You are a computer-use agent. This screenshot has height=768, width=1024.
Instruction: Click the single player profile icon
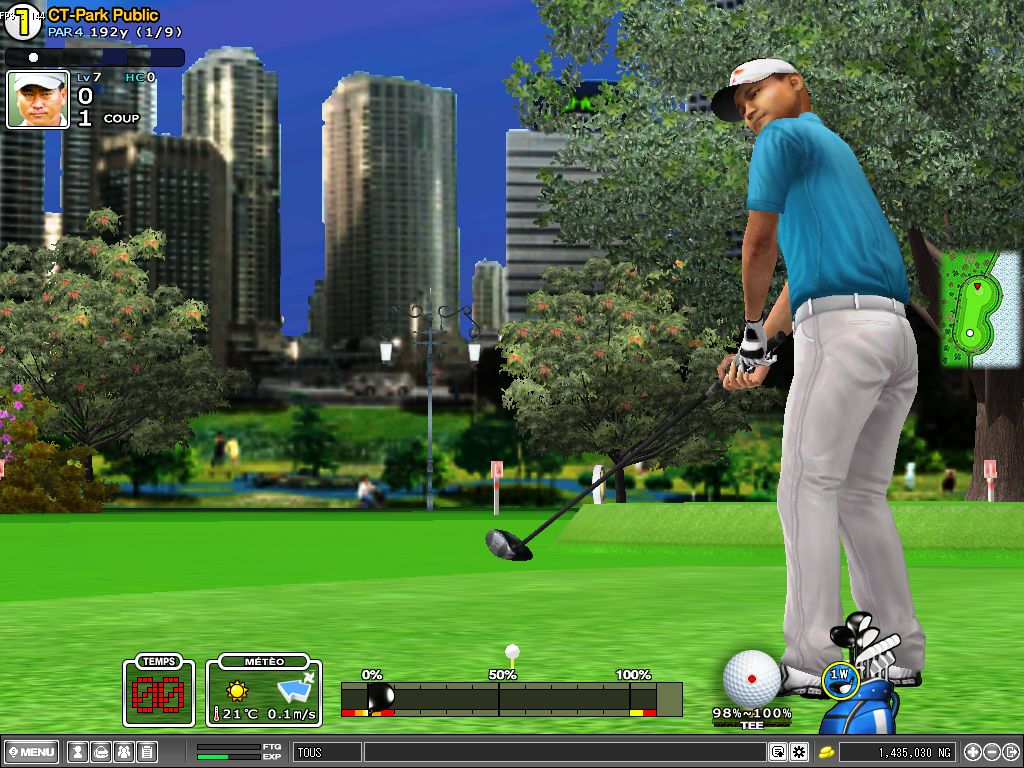[x=77, y=752]
